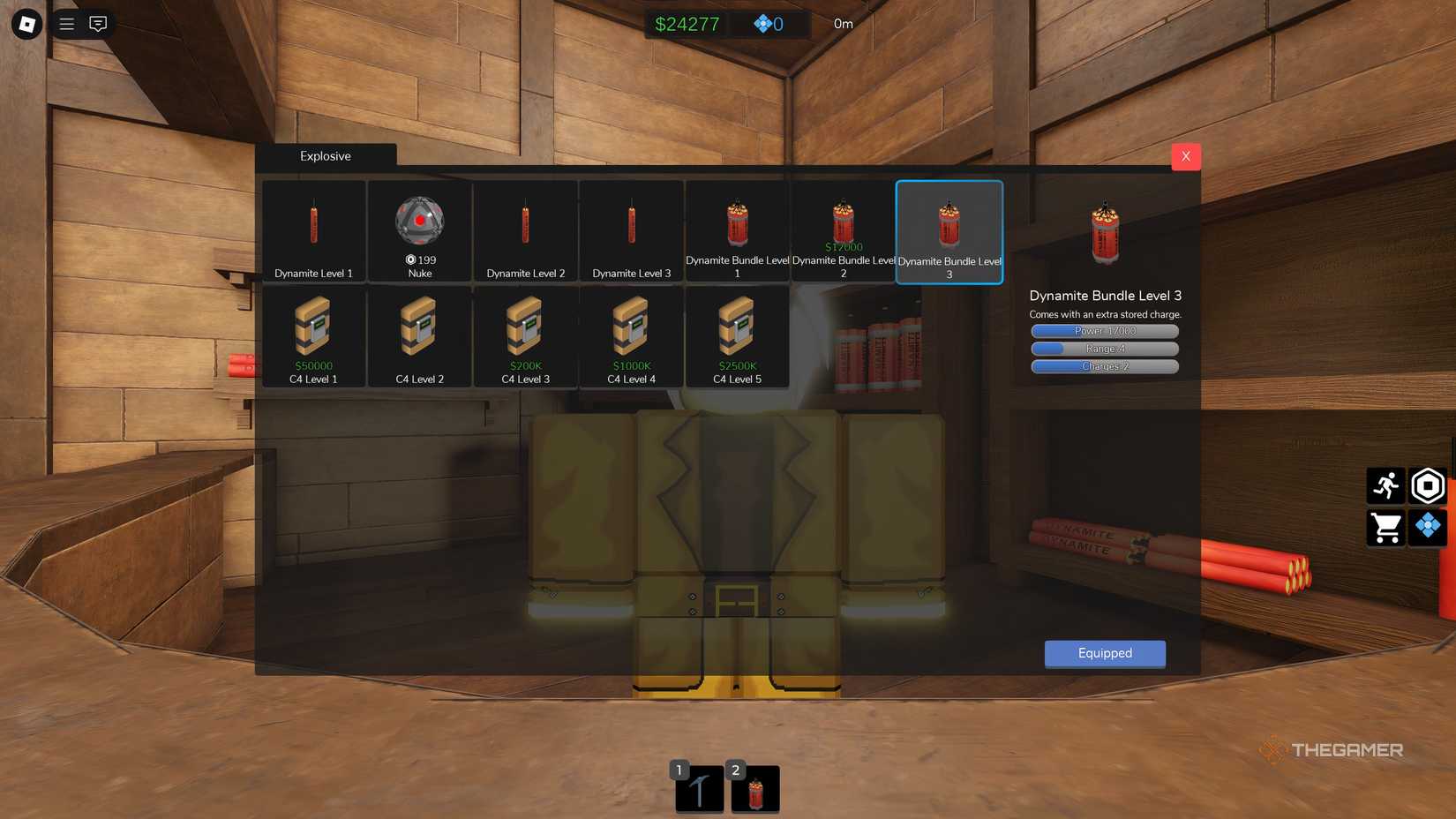Select the dynamite in hotbar slot 2
This screenshot has height=819, width=1456.
click(755, 788)
